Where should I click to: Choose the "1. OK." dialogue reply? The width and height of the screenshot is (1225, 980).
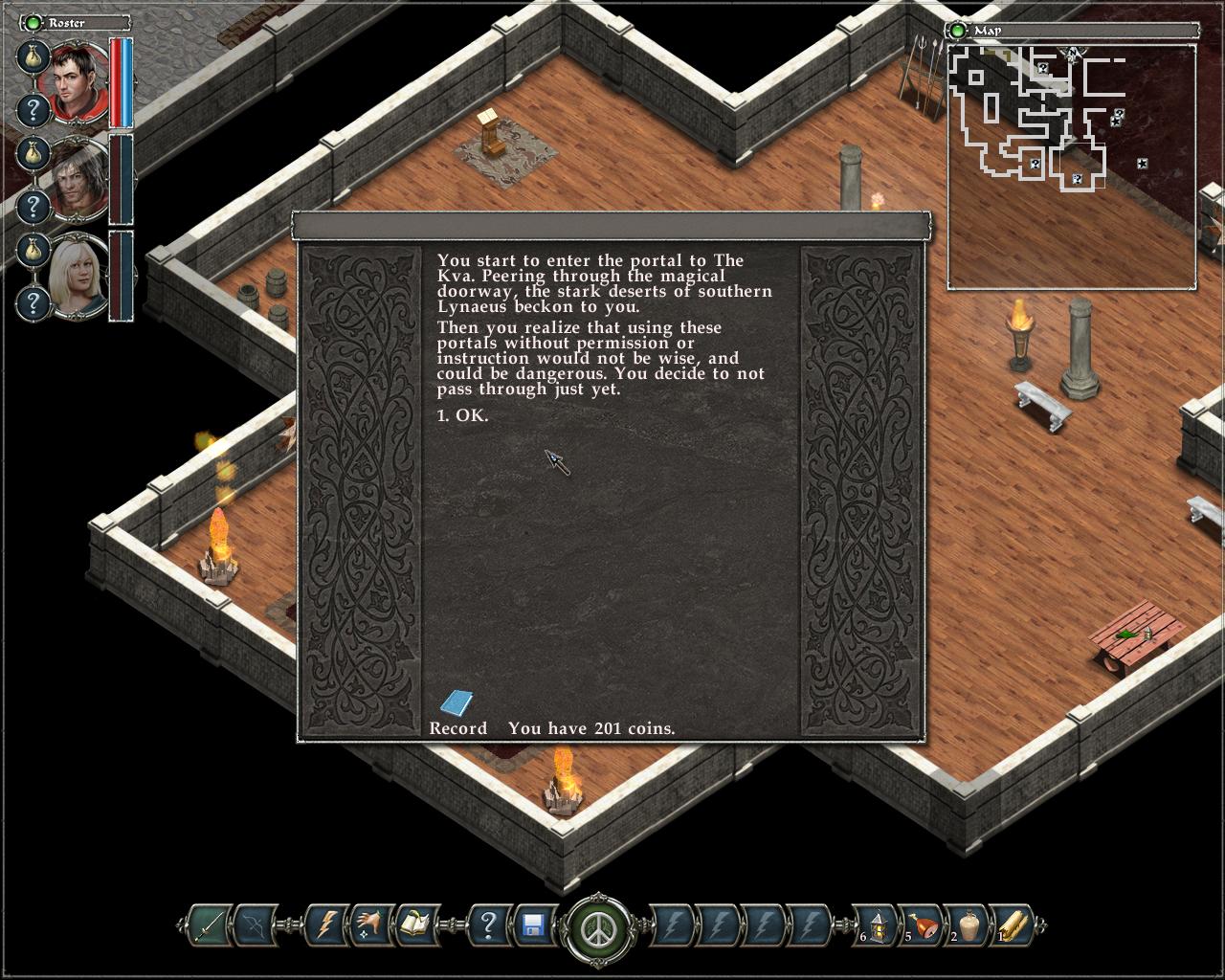462,415
